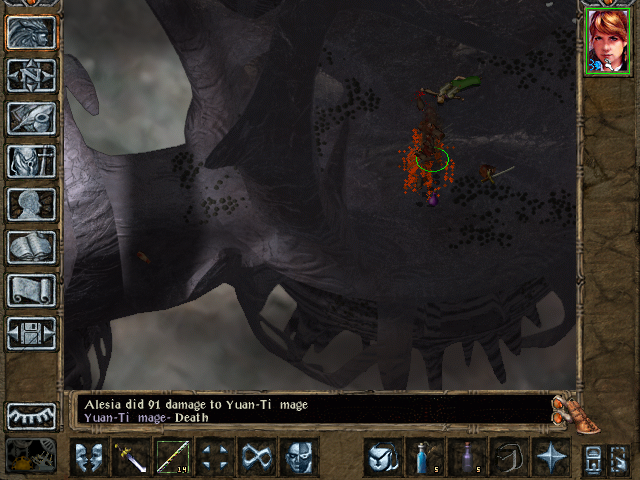
Task: Use the purple potion quick item
Action: pyautogui.click(x=466, y=457)
